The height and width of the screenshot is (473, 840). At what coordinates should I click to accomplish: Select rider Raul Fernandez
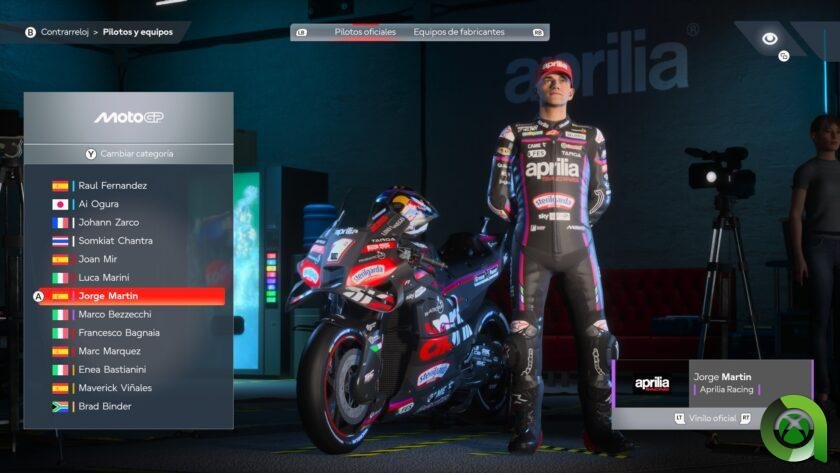[x=112, y=186]
